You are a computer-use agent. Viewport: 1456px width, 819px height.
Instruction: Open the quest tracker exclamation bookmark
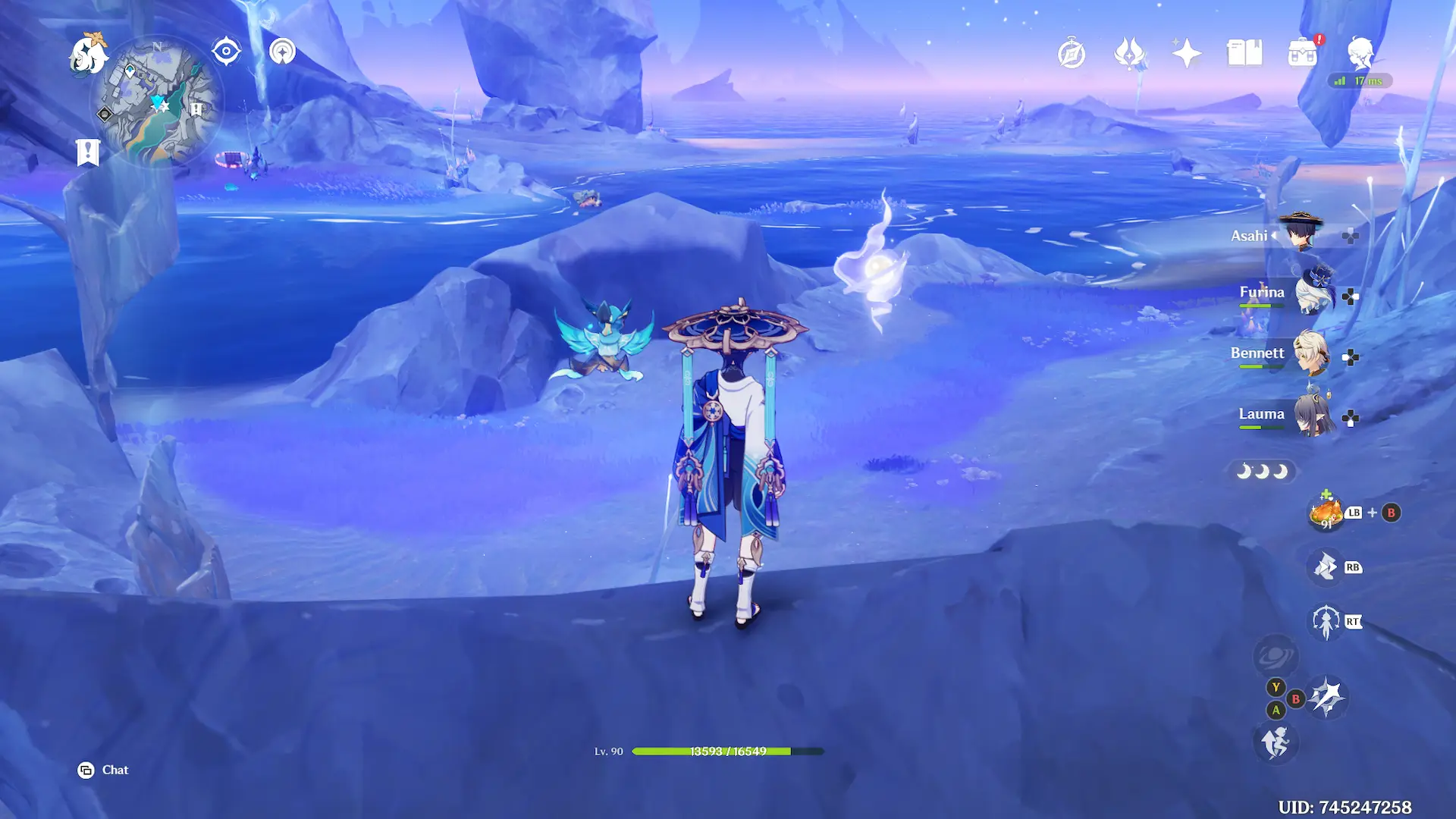pos(88,152)
